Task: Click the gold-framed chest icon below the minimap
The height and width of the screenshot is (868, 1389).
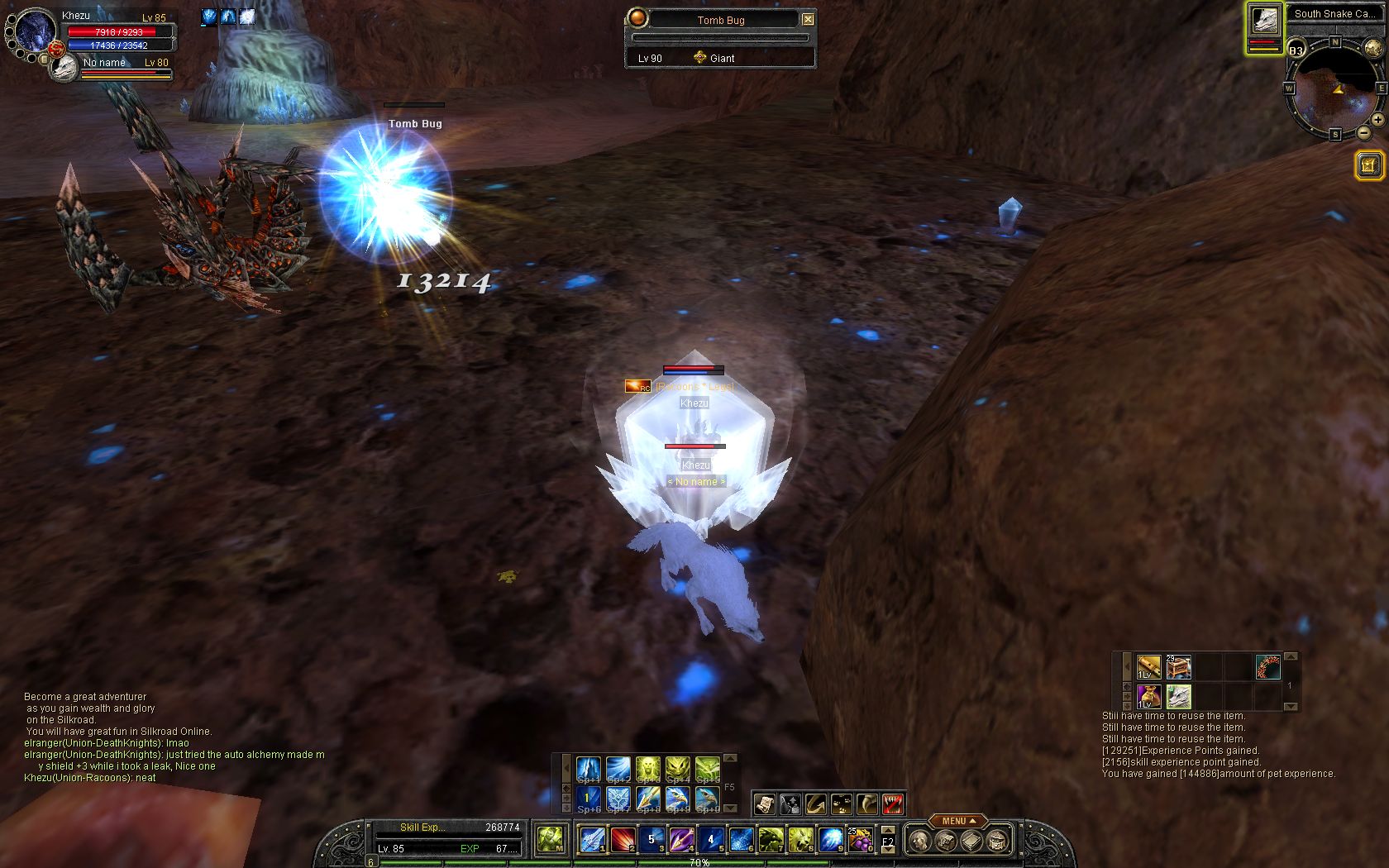Action: (1369, 165)
